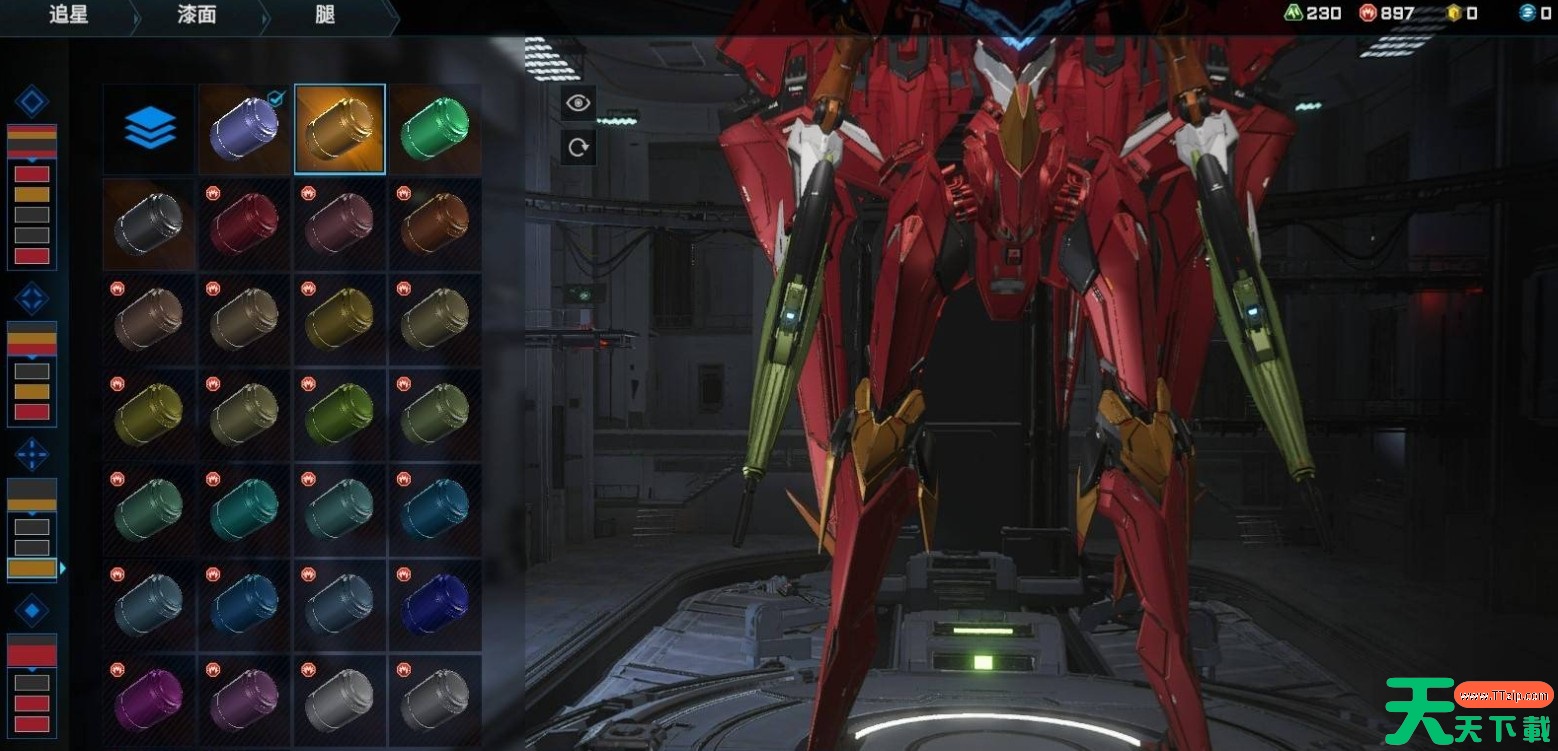Open the blue layers icon tile
Screen dimensions: 1558x751
[x=150, y=129]
